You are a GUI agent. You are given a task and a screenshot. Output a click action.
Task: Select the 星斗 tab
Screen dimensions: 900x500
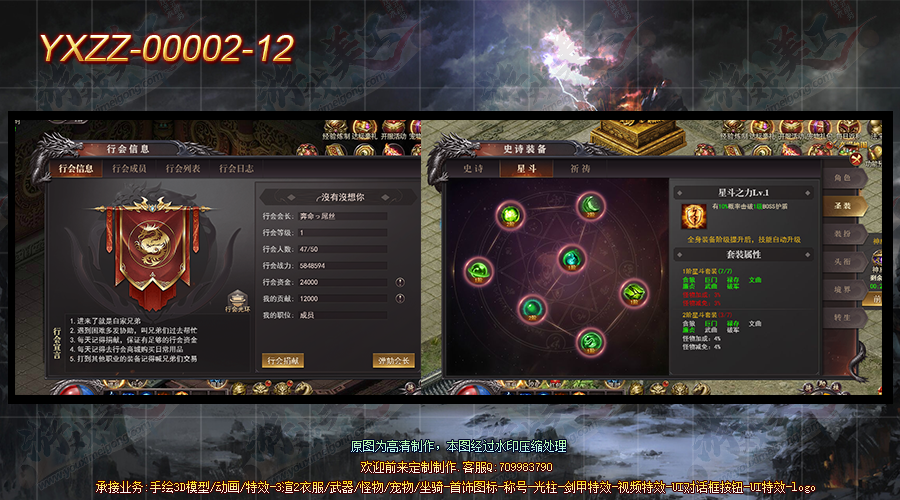coord(526,169)
